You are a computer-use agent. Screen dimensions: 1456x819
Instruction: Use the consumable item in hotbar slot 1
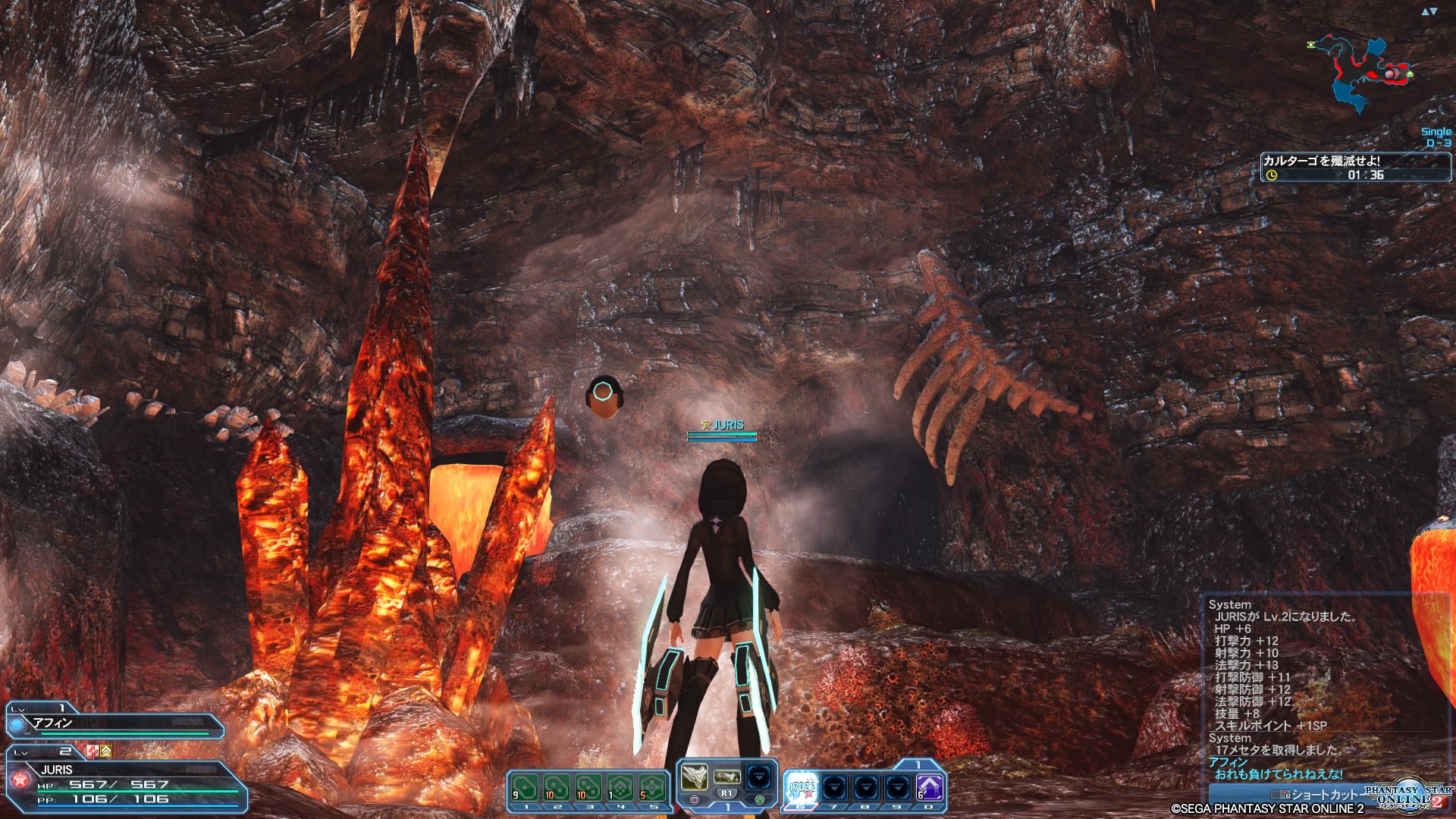[524, 787]
